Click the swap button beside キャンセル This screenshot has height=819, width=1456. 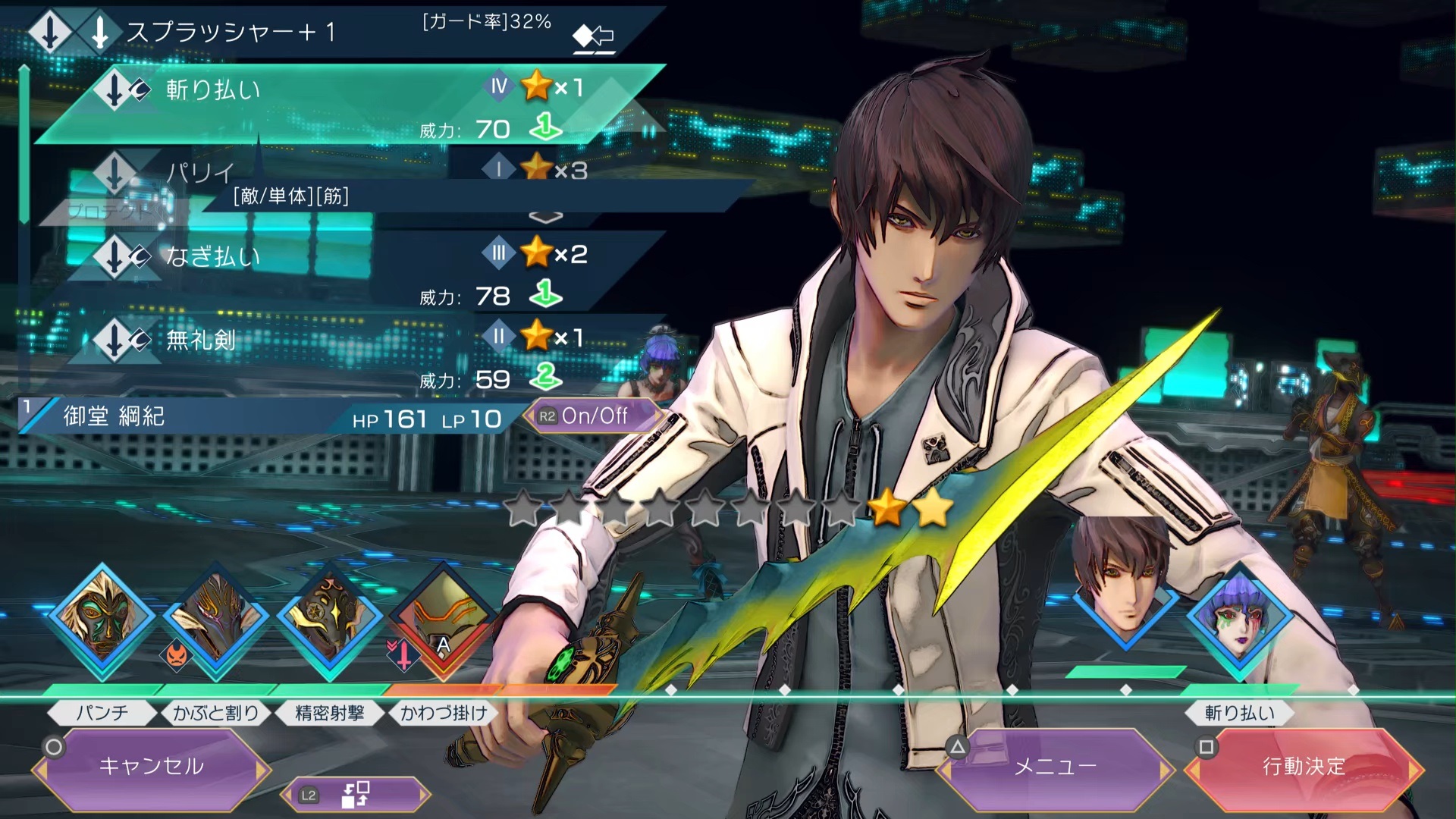[x=355, y=795]
